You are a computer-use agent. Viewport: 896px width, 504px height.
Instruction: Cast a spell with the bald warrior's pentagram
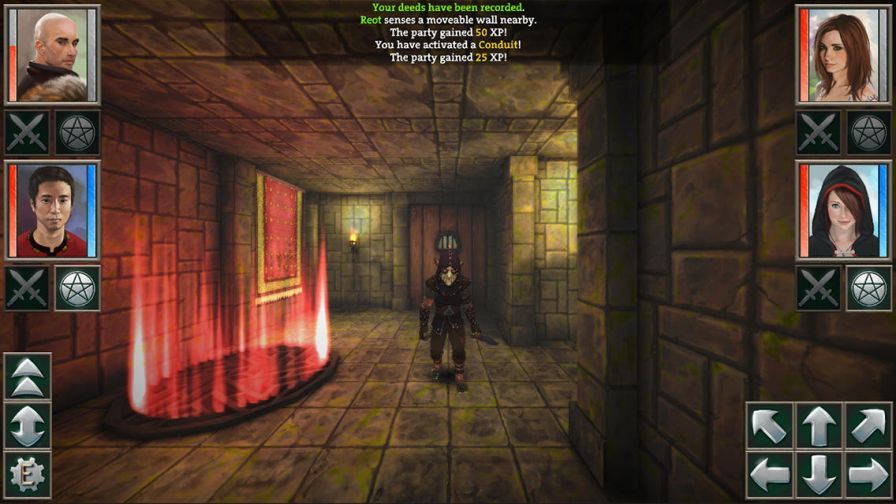tap(77, 132)
